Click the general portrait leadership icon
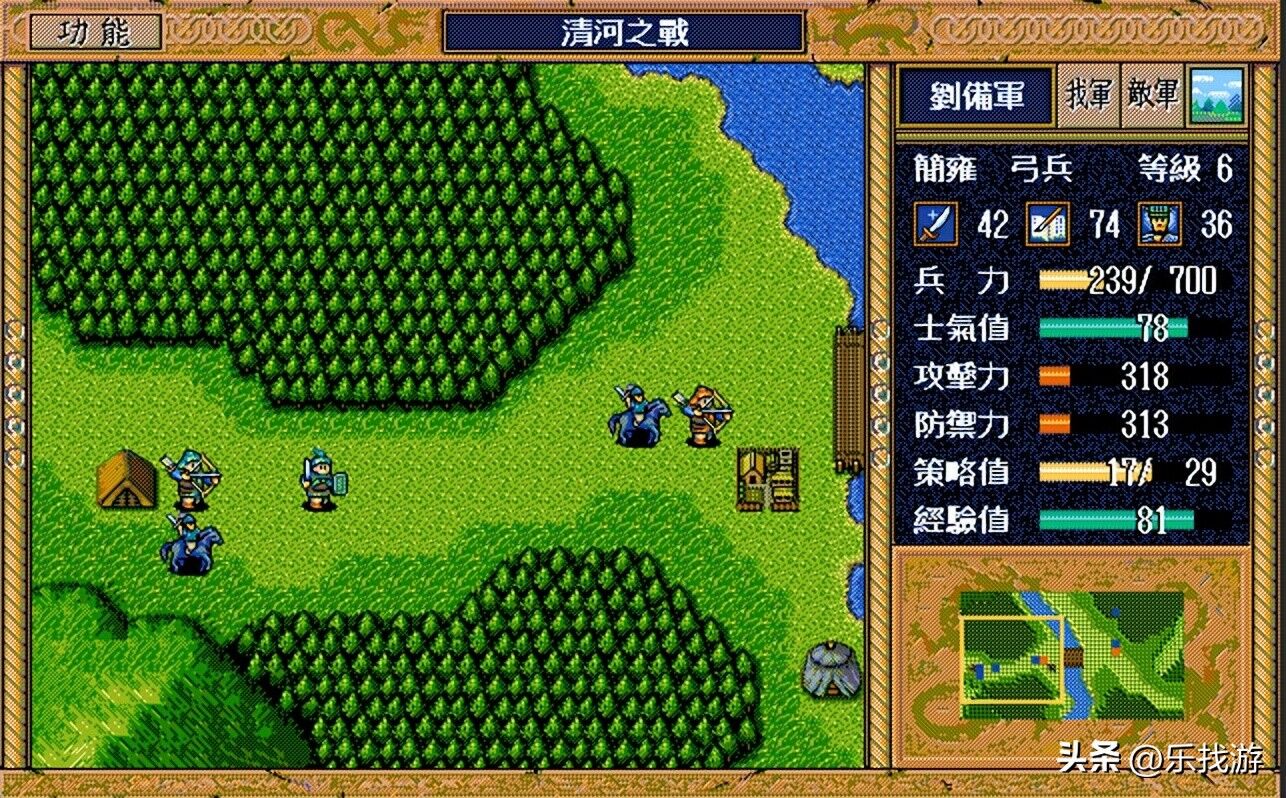 click(1158, 223)
